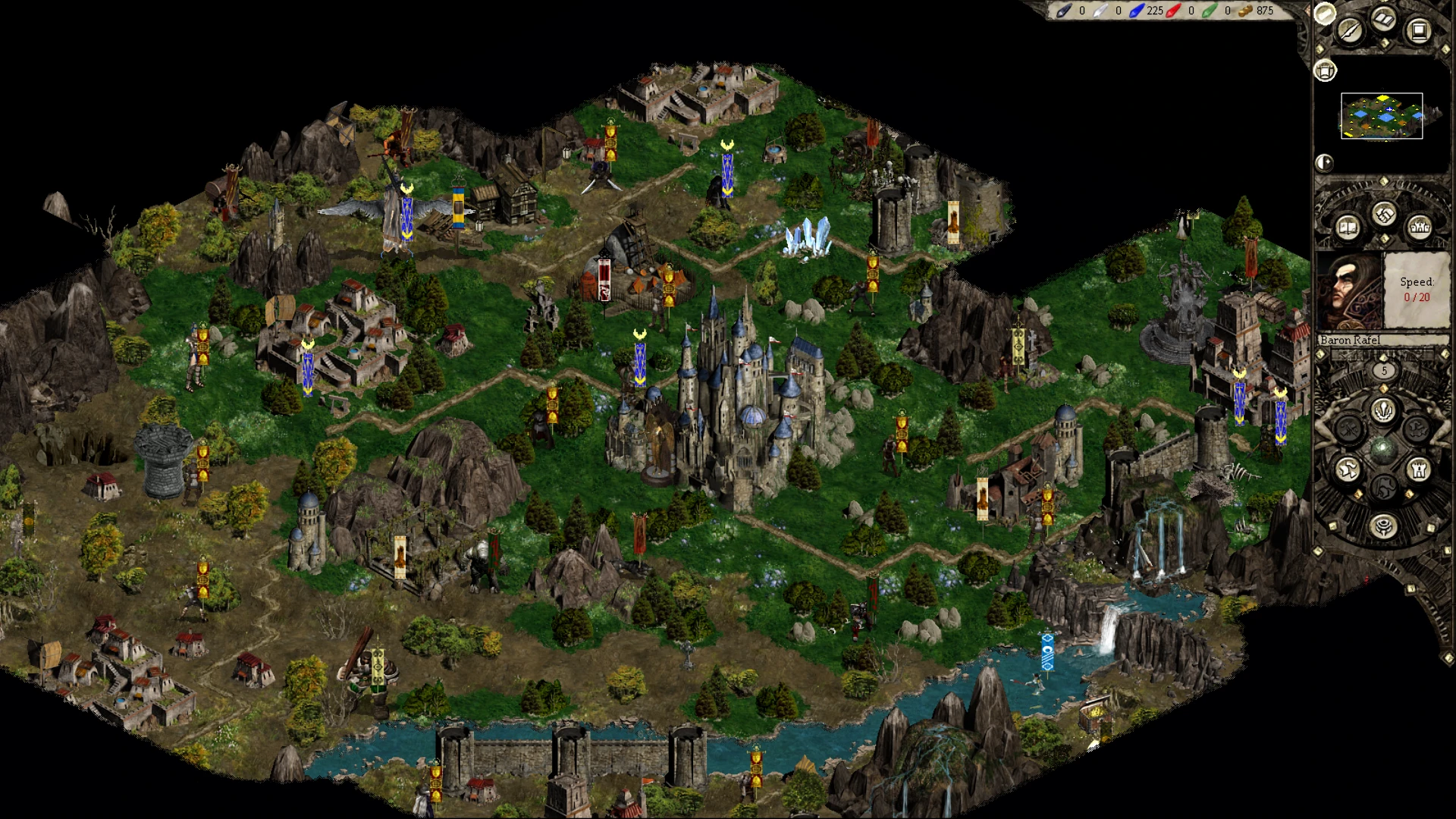
Task: Open the open-book button at the top
Action: [1385, 20]
